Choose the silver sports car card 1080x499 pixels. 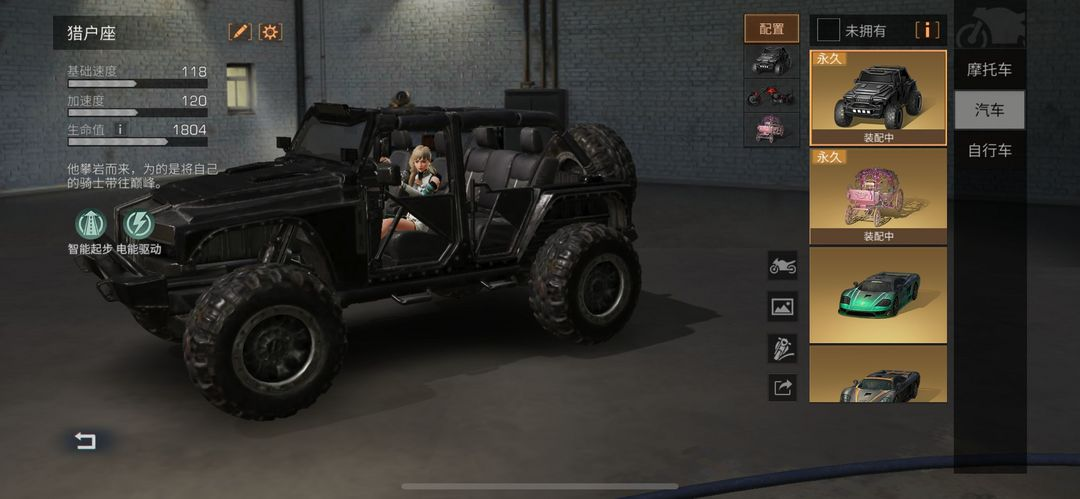point(877,374)
